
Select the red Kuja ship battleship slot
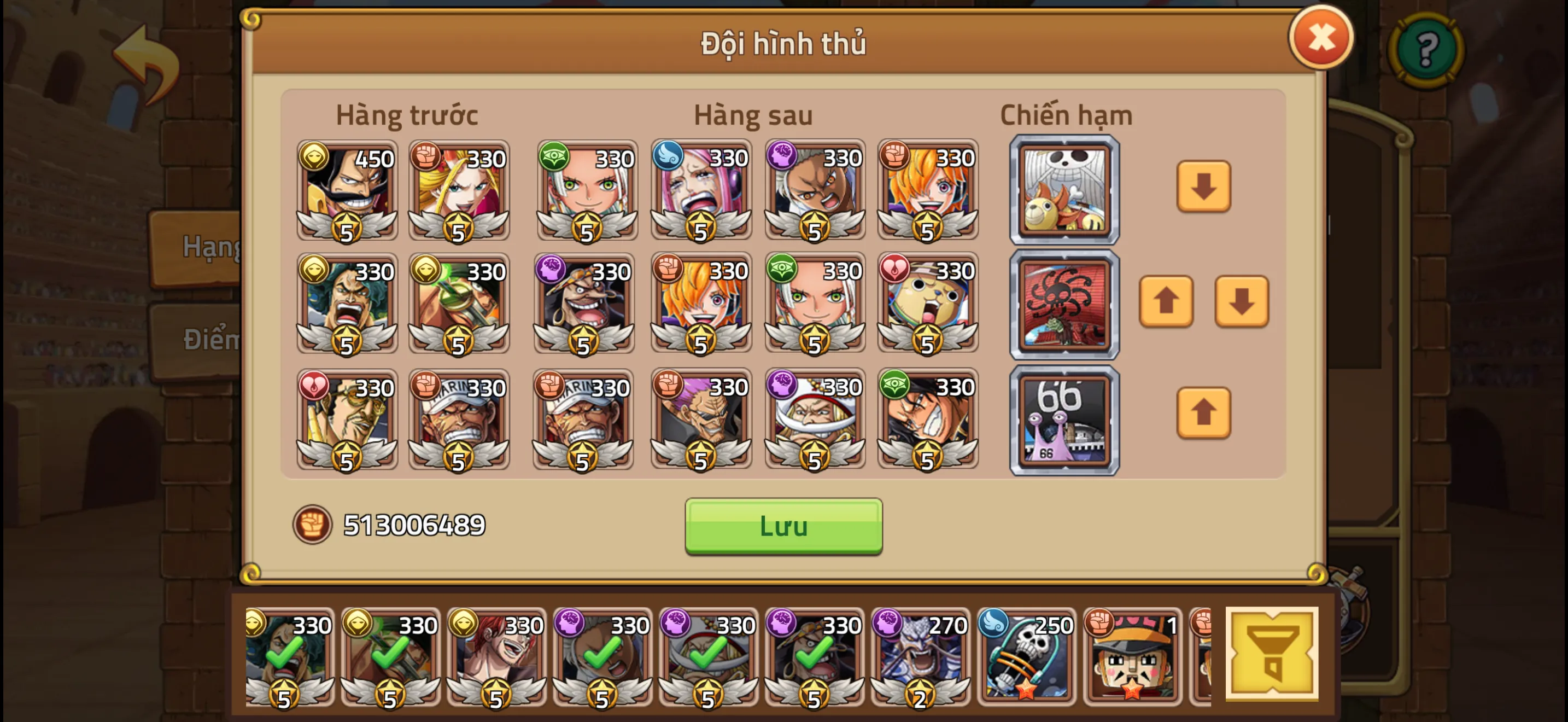click(1064, 303)
